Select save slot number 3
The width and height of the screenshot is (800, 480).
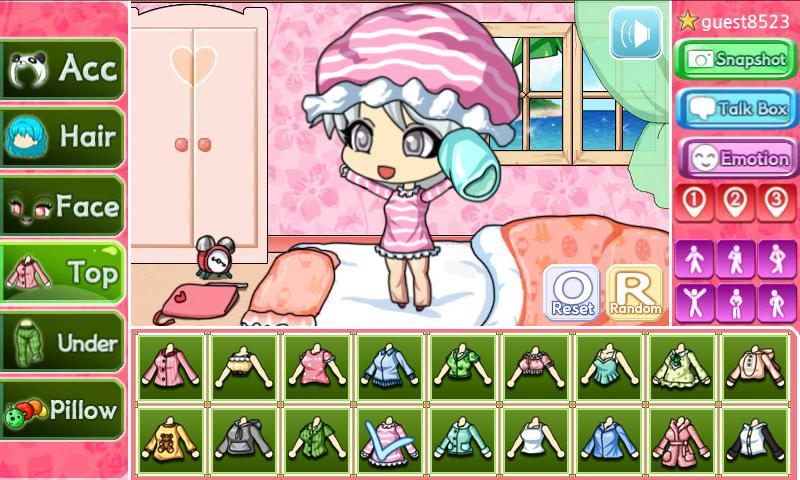tap(776, 203)
